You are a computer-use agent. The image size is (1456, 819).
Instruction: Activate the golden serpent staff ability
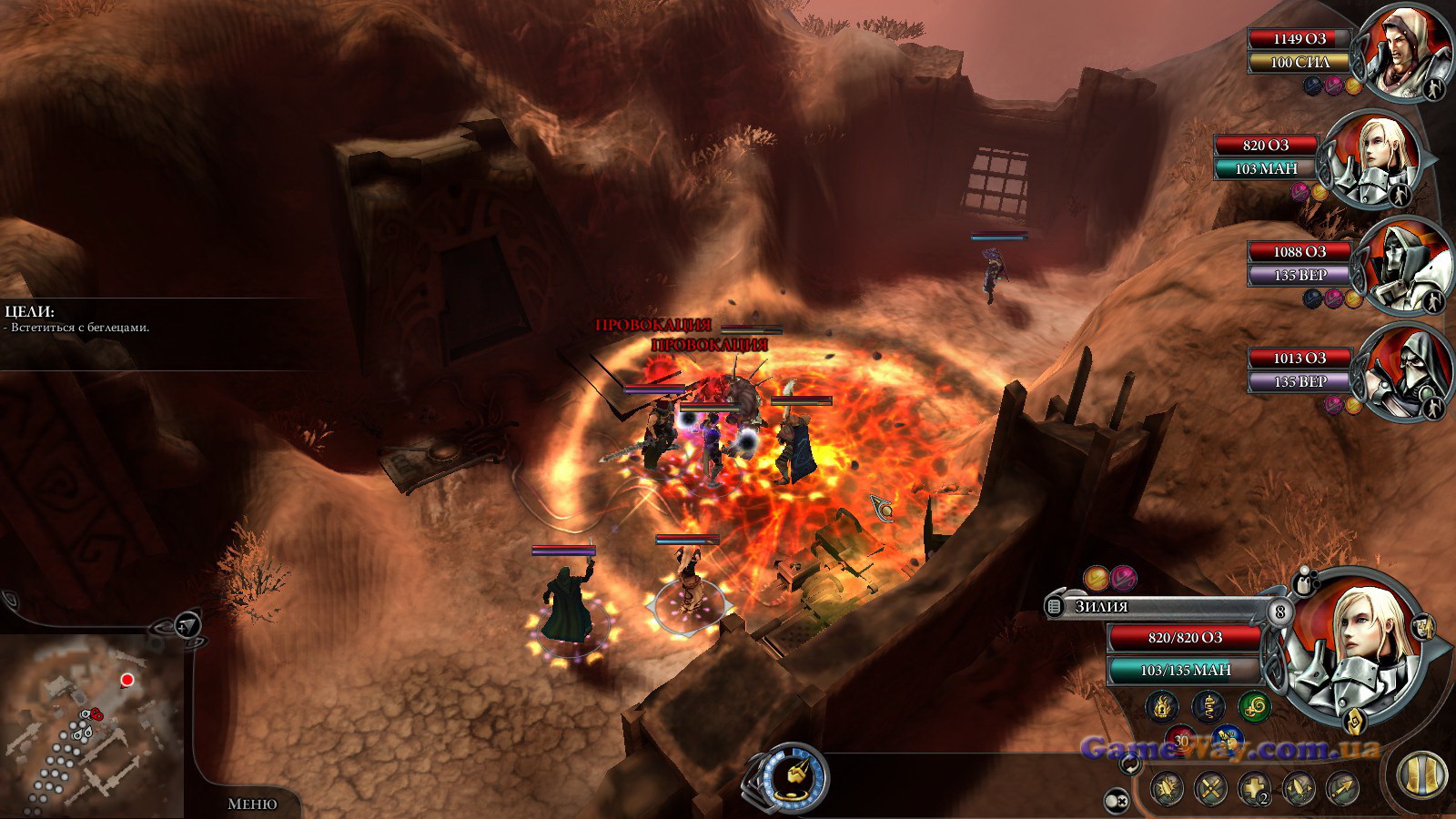tap(1208, 706)
